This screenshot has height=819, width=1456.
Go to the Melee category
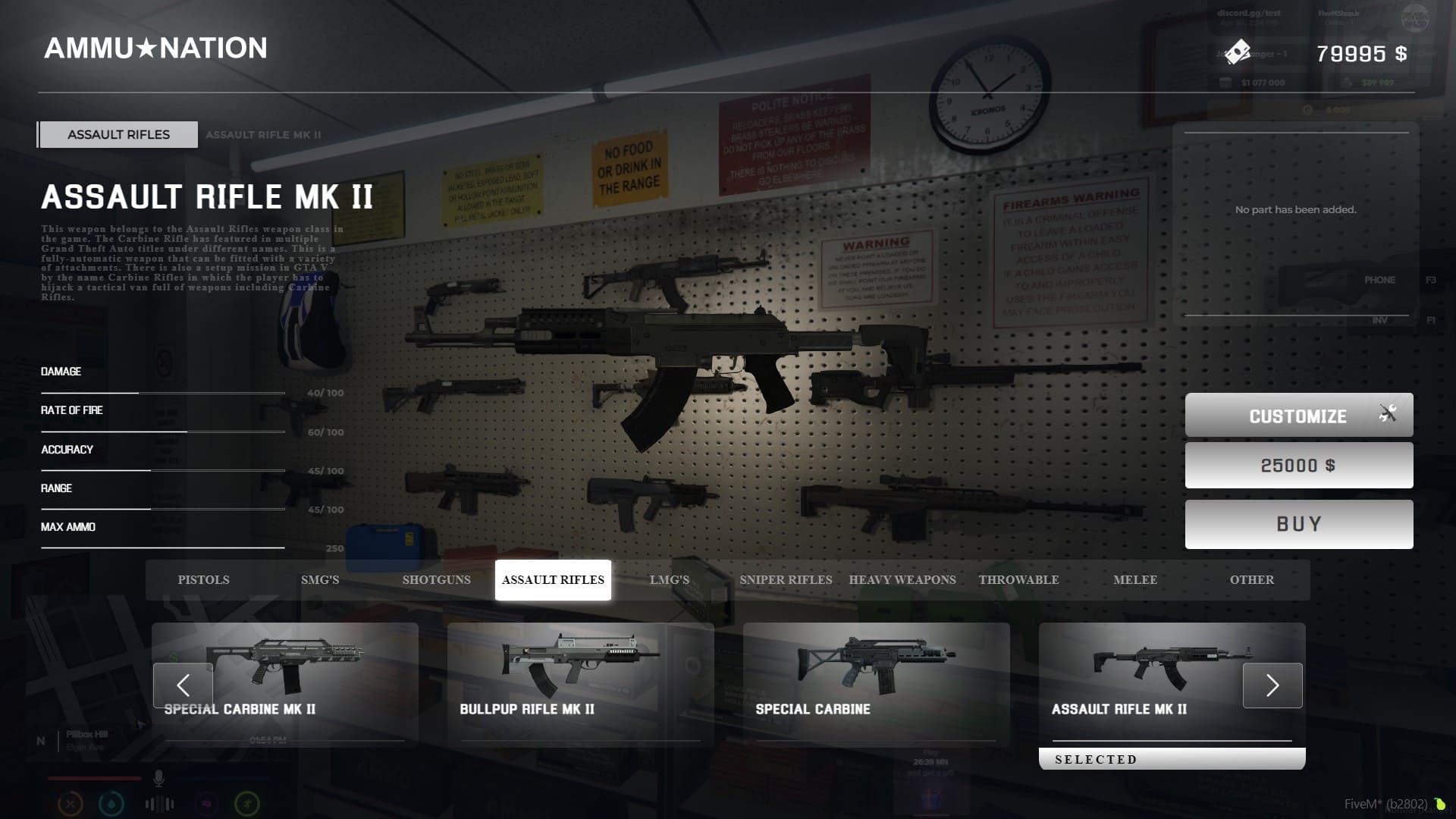pos(1135,580)
